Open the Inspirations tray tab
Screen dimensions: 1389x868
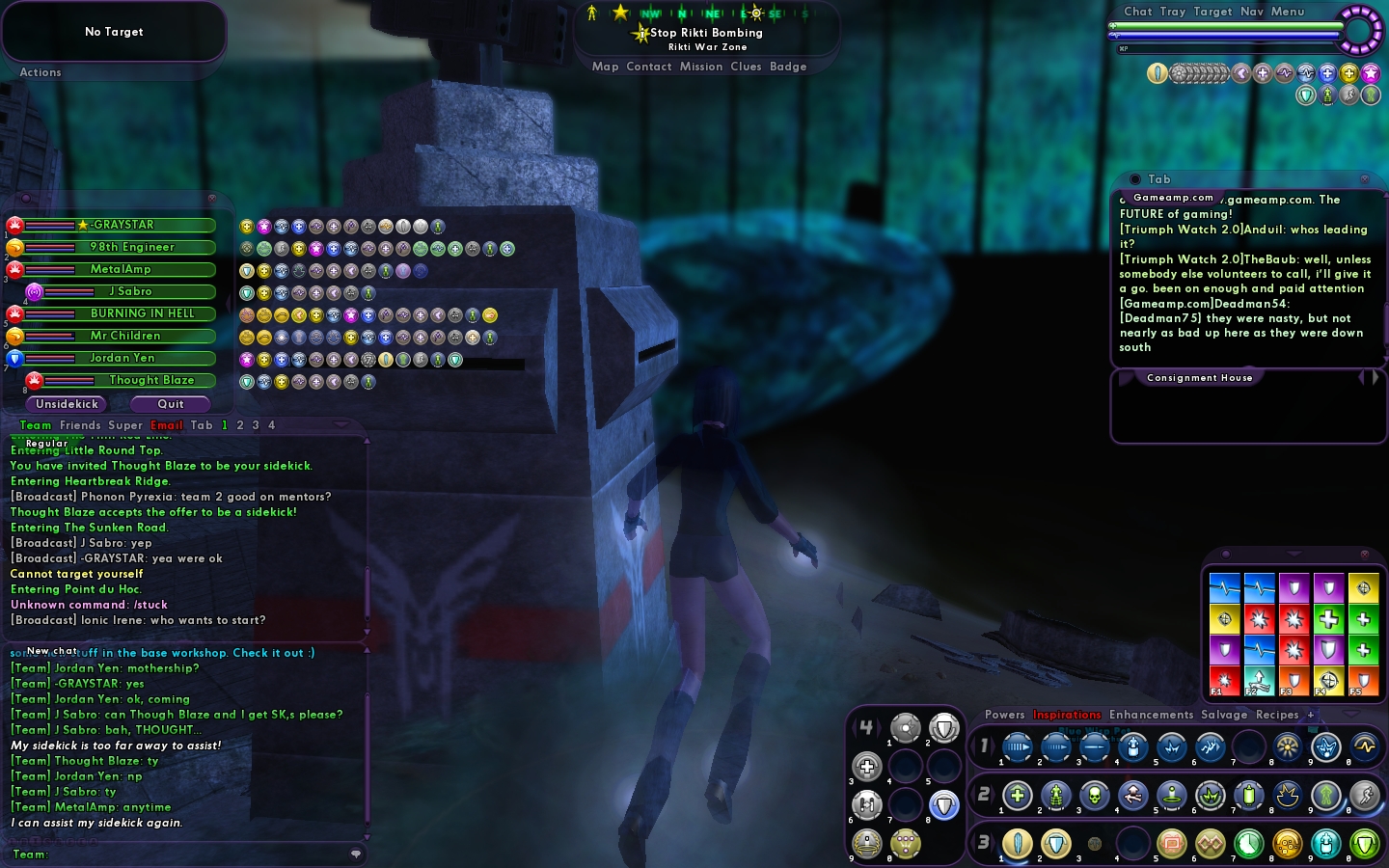point(1067,715)
